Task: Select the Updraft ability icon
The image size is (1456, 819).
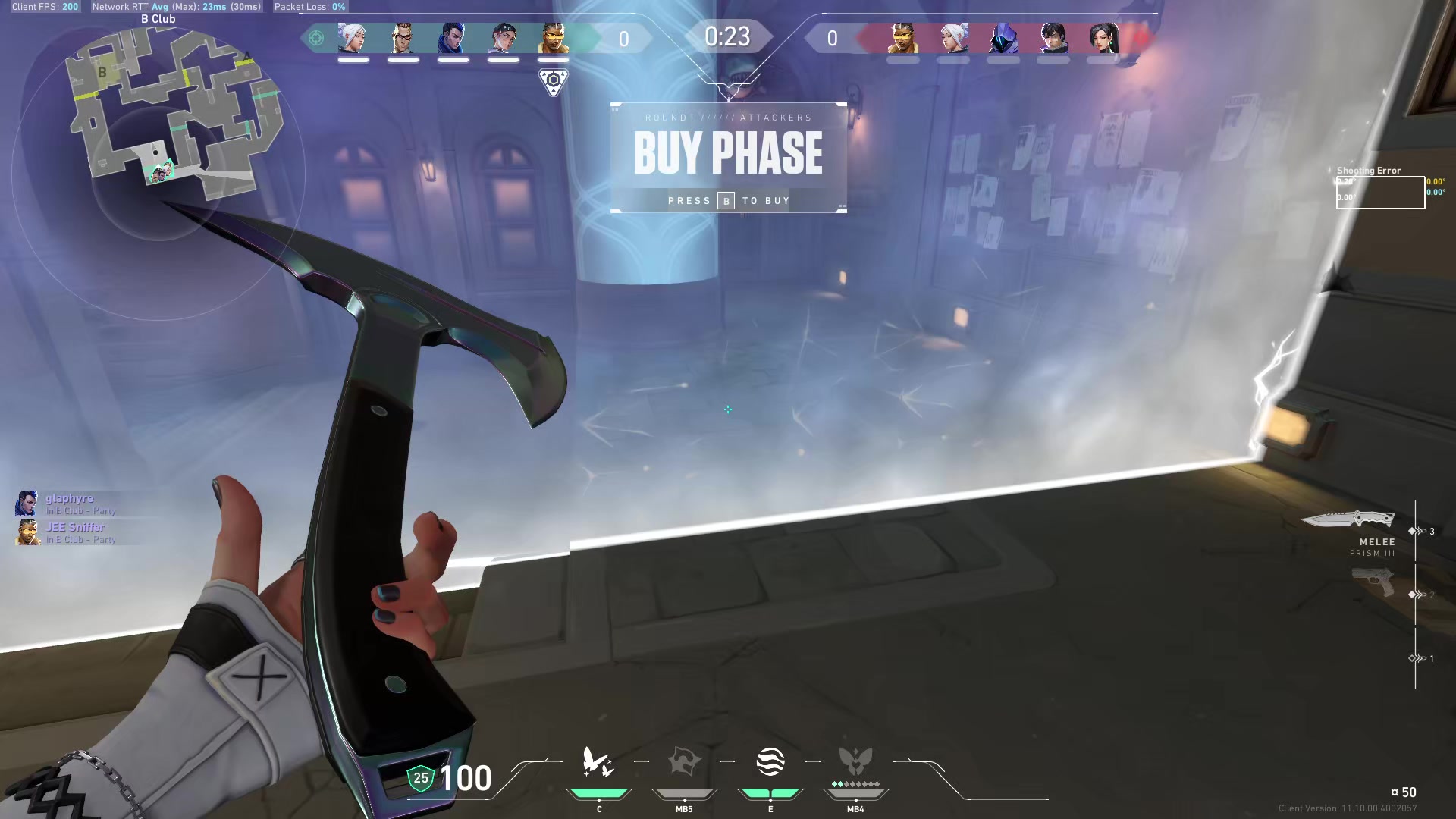Action: click(684, 762)
